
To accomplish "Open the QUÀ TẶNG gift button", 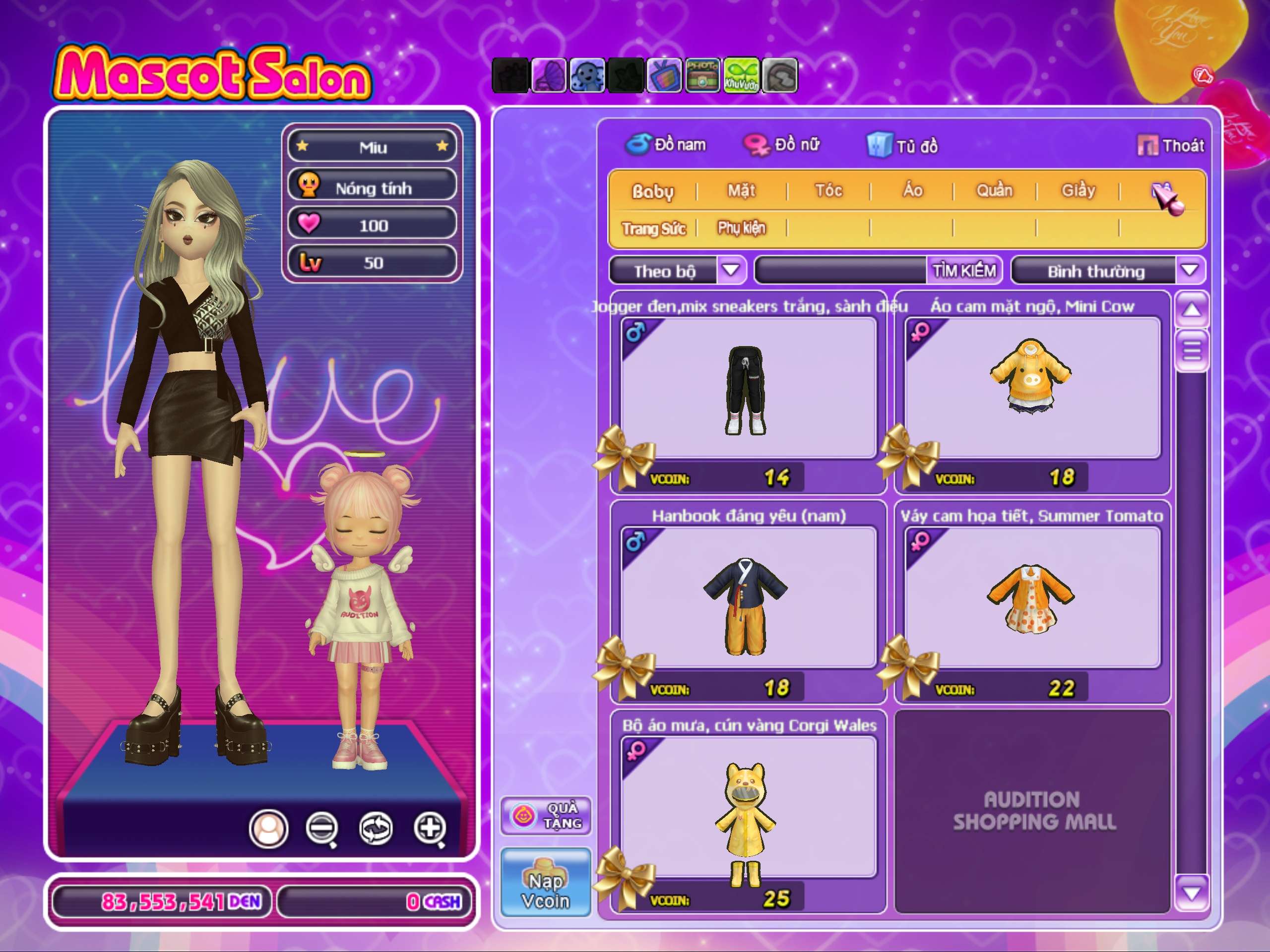I will 546,816.
